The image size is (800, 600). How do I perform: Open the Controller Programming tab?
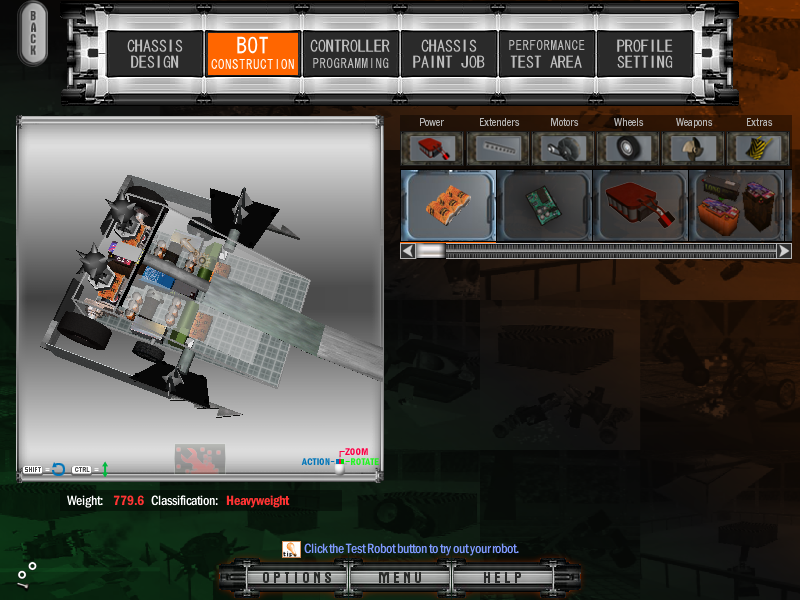tap(349, 54)
